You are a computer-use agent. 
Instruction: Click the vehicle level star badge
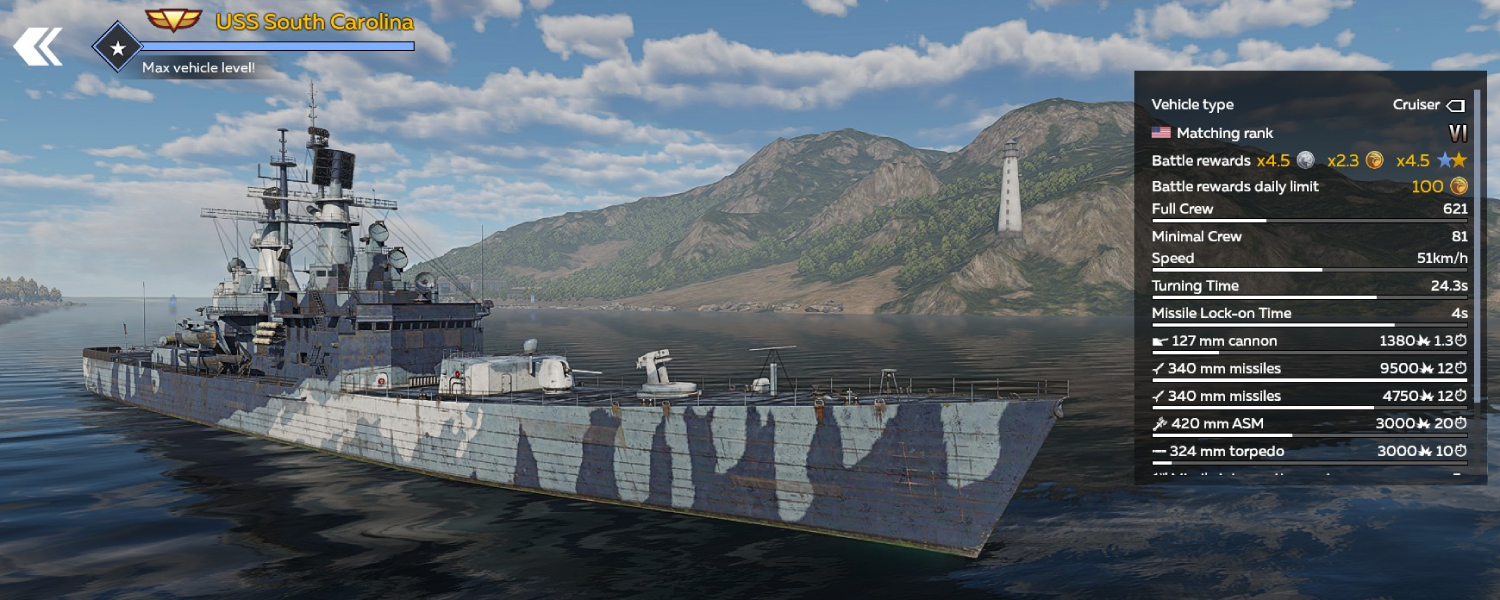point(118,47)
